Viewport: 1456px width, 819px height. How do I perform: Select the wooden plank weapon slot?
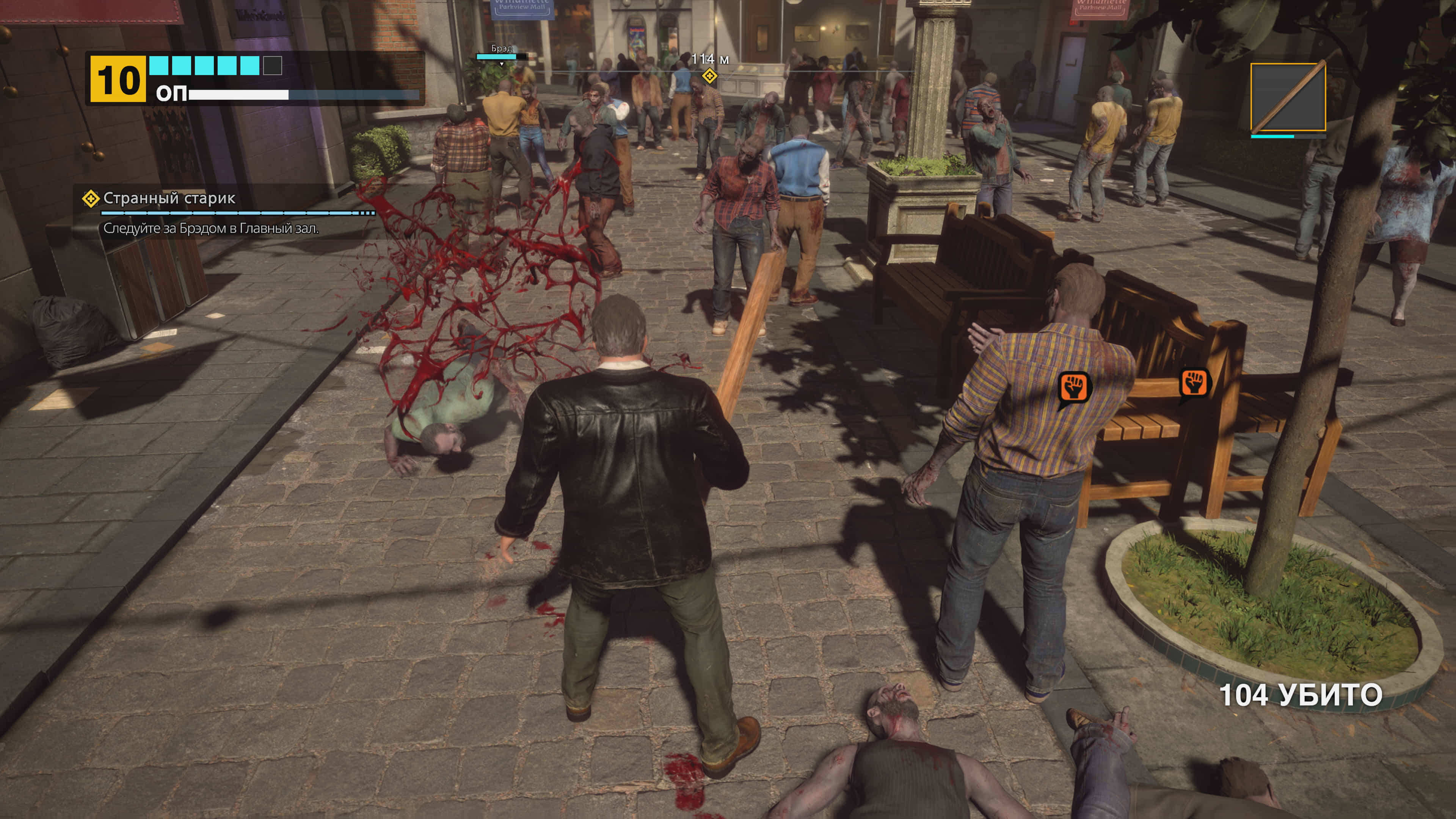click(1288, 97)
